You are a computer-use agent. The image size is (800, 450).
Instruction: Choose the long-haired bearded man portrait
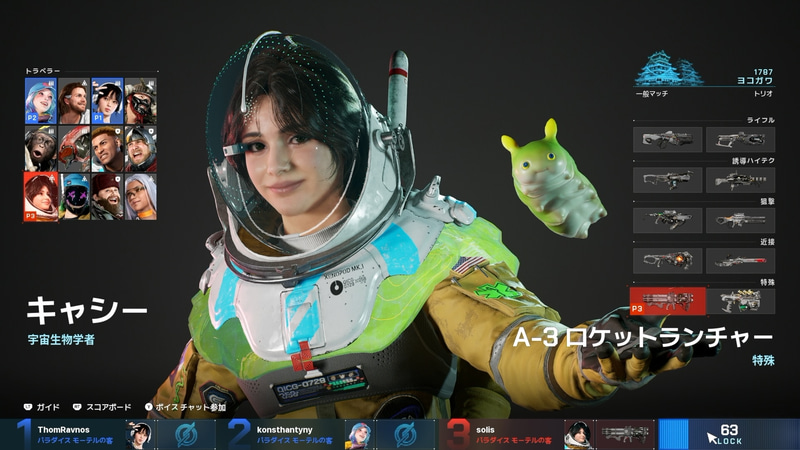pos(74,101)
